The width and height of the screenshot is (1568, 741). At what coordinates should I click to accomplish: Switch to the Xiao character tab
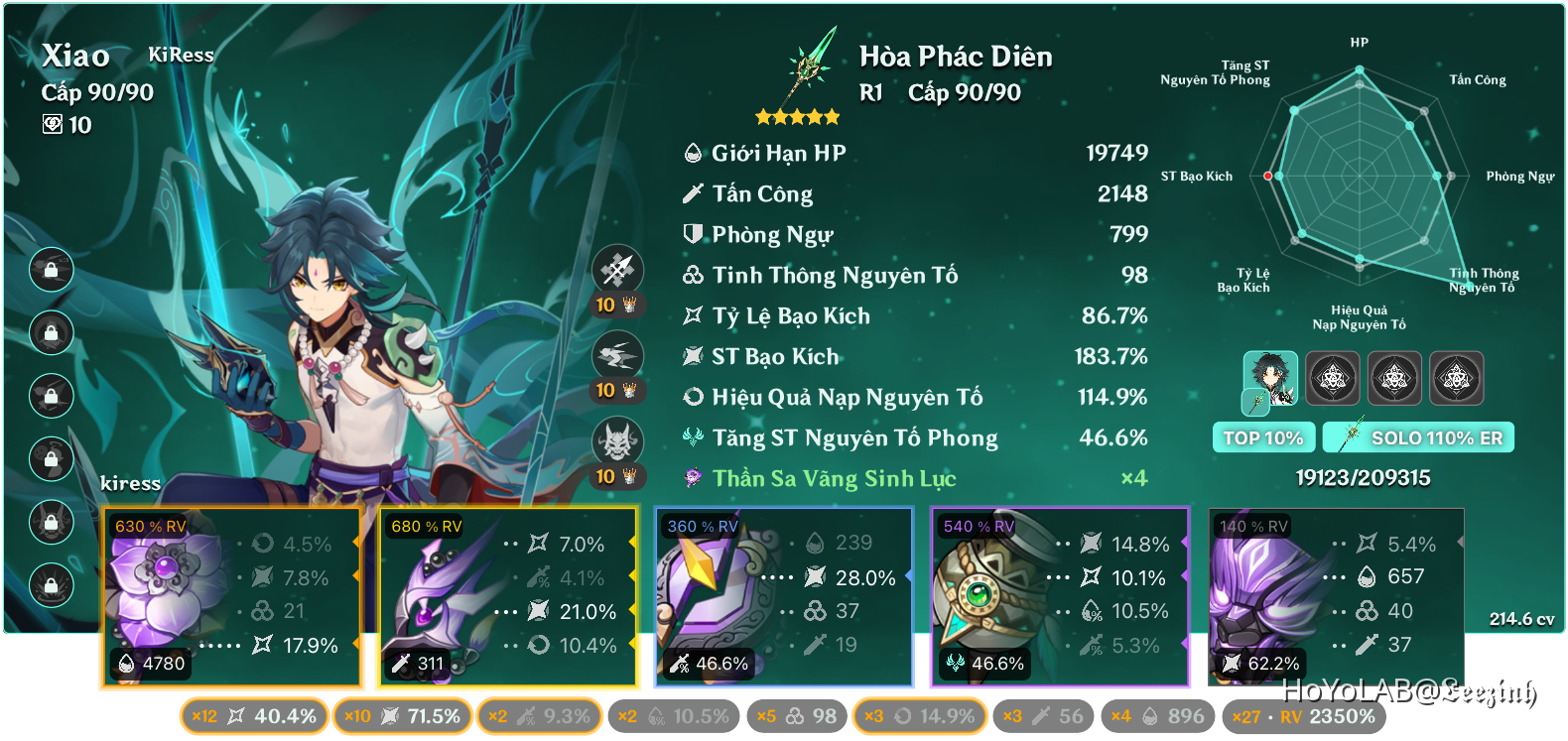tap(1273, 375)
